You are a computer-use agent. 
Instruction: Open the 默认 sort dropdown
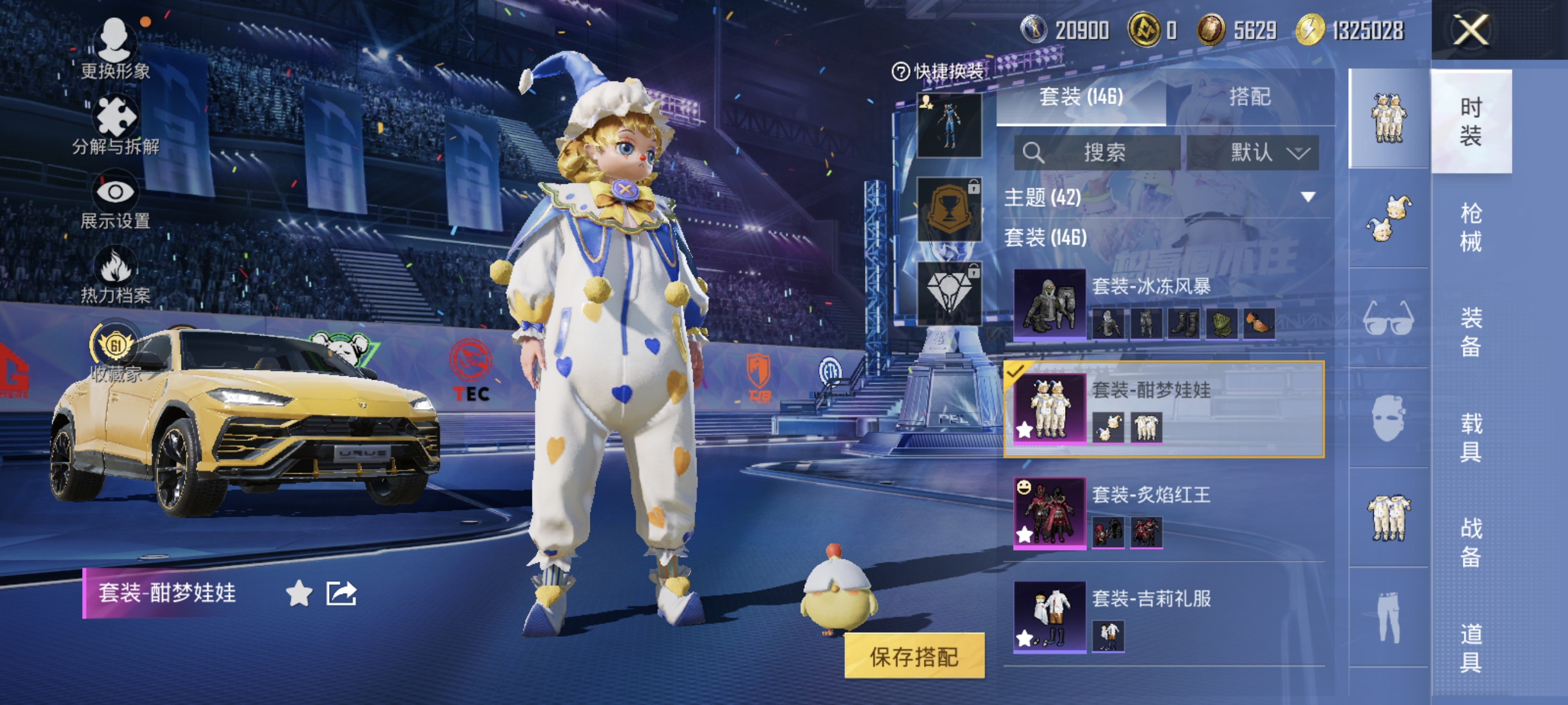(1253, 152)
